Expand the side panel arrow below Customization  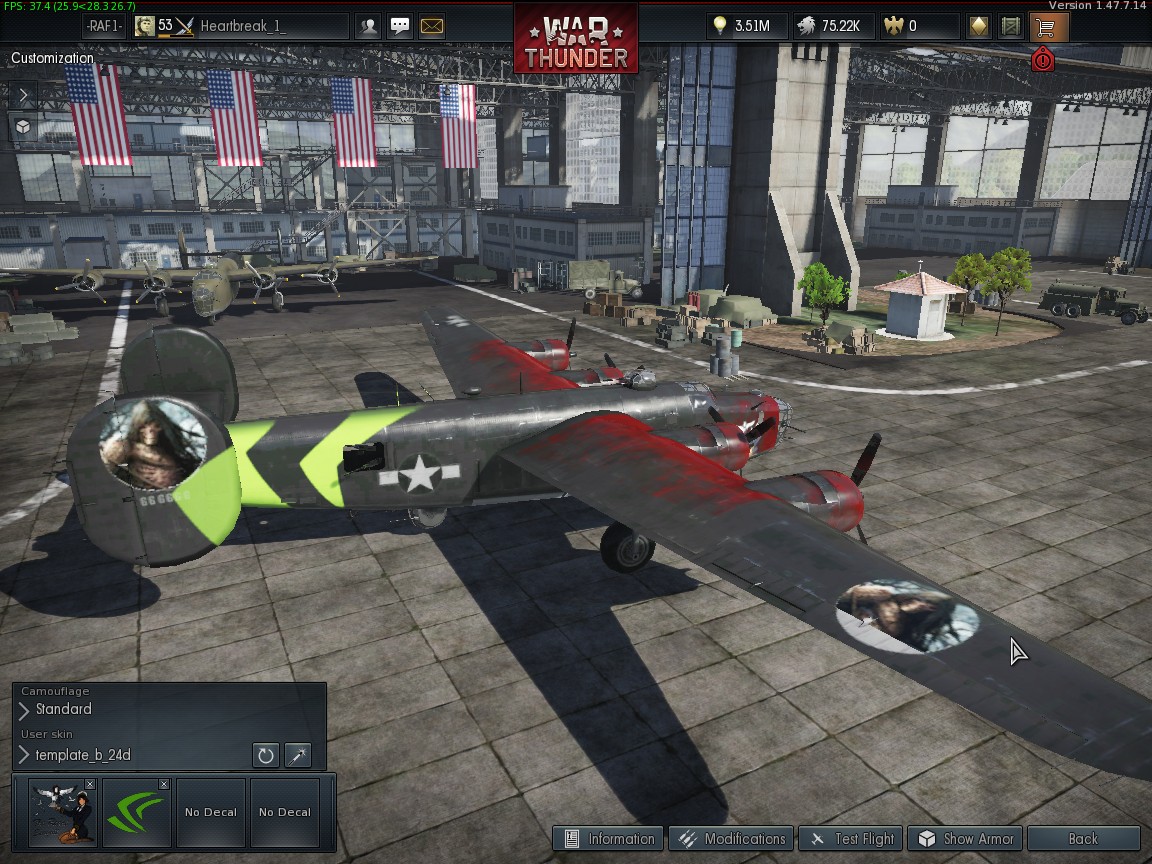point(24,95)
